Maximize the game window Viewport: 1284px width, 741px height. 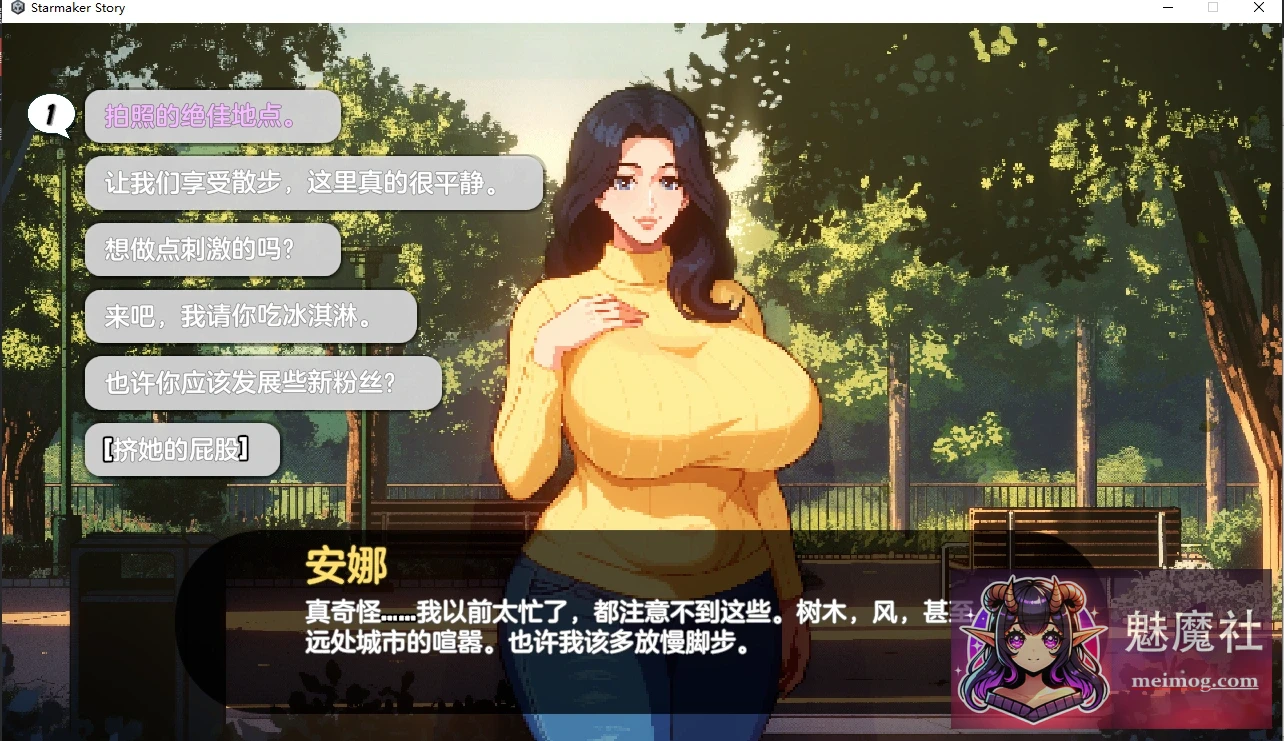tap(1213, 7)
